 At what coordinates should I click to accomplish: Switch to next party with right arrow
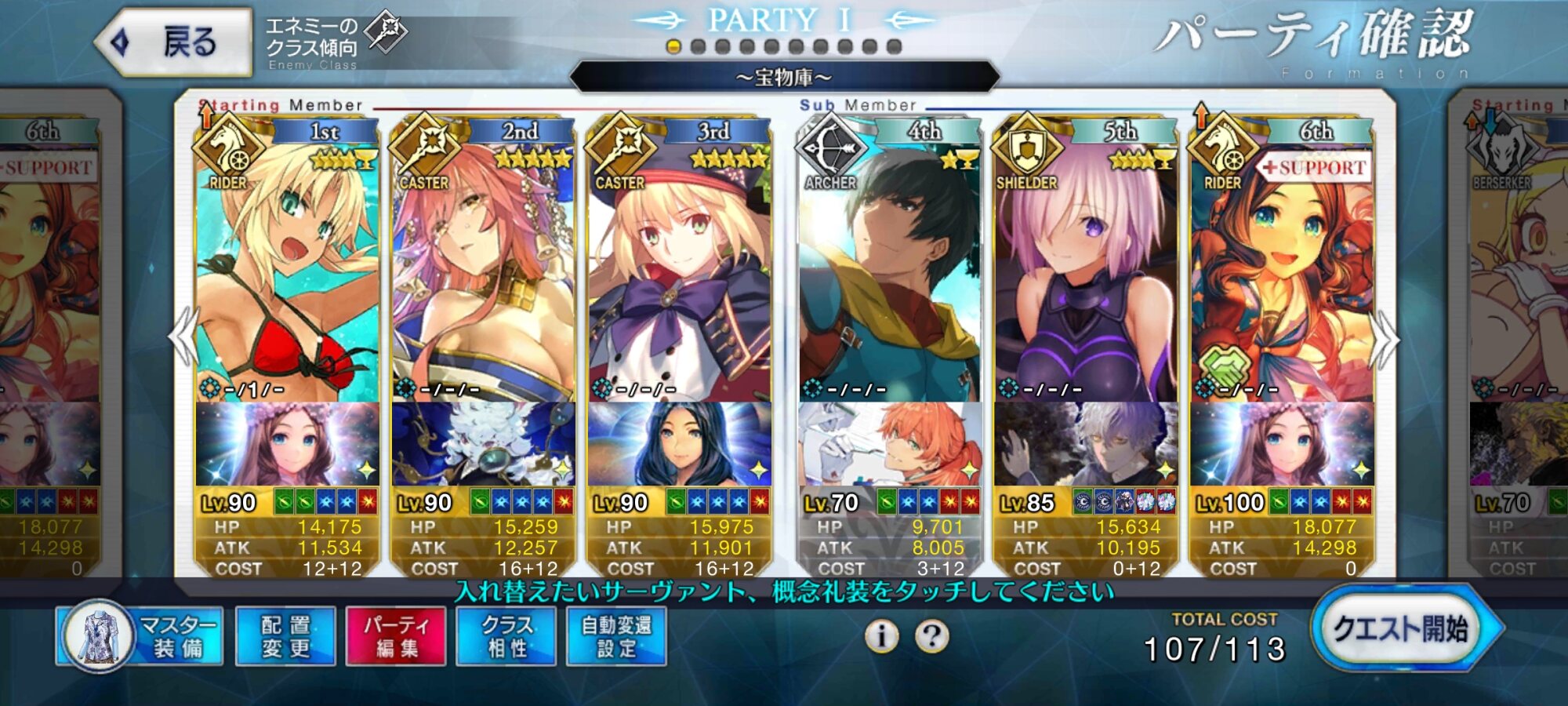[1385, 339]
